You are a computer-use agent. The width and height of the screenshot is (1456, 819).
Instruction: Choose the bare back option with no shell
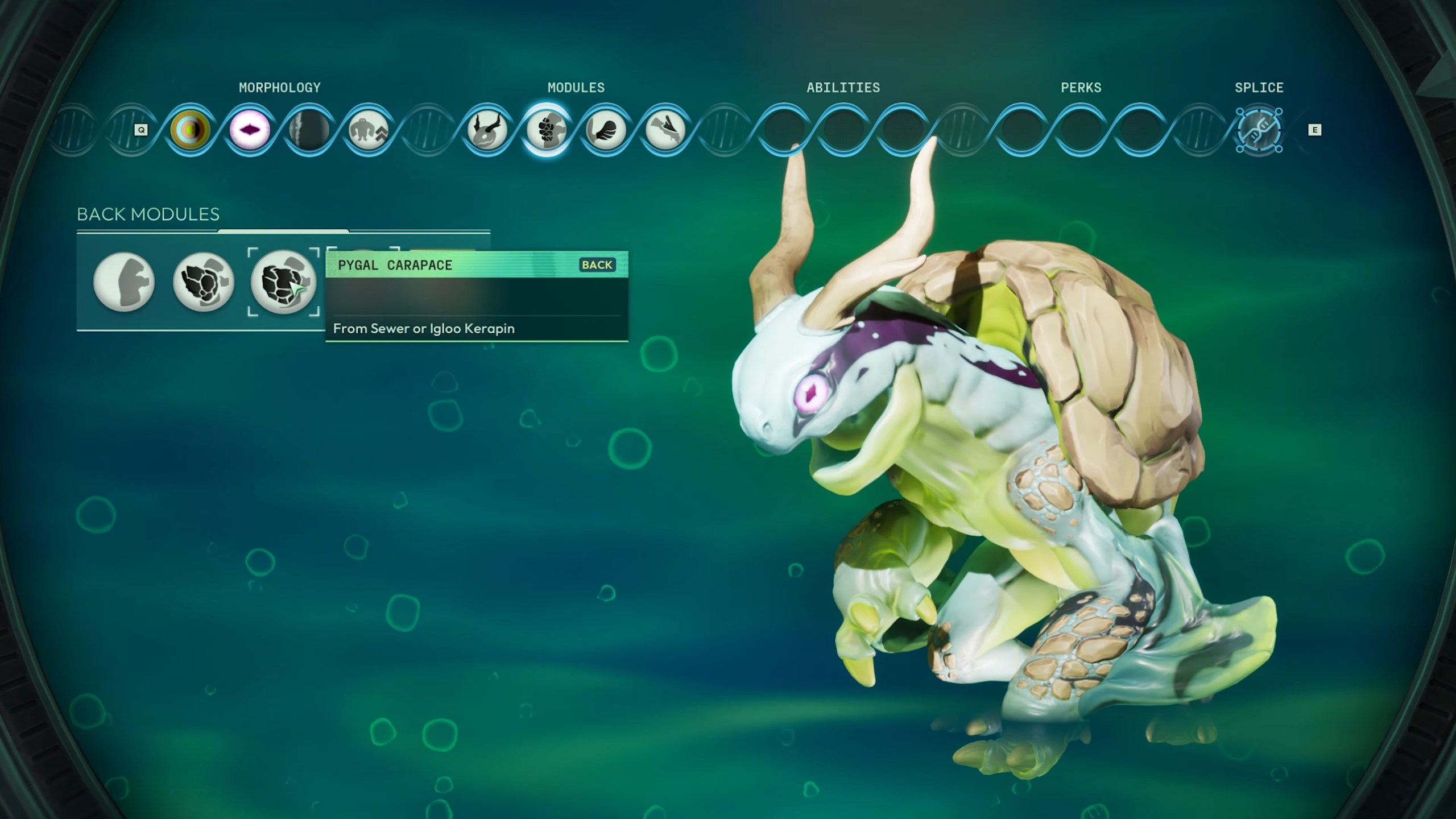click(124, 282)
